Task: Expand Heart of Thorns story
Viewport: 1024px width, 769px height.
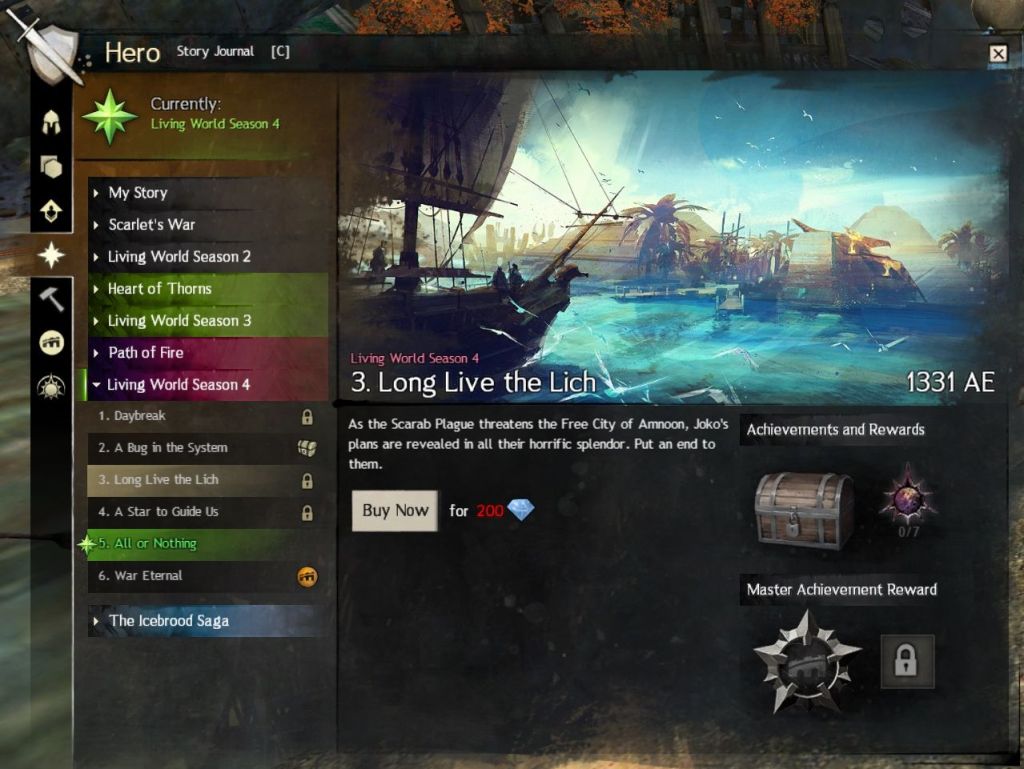Action: tap(160, 289)
